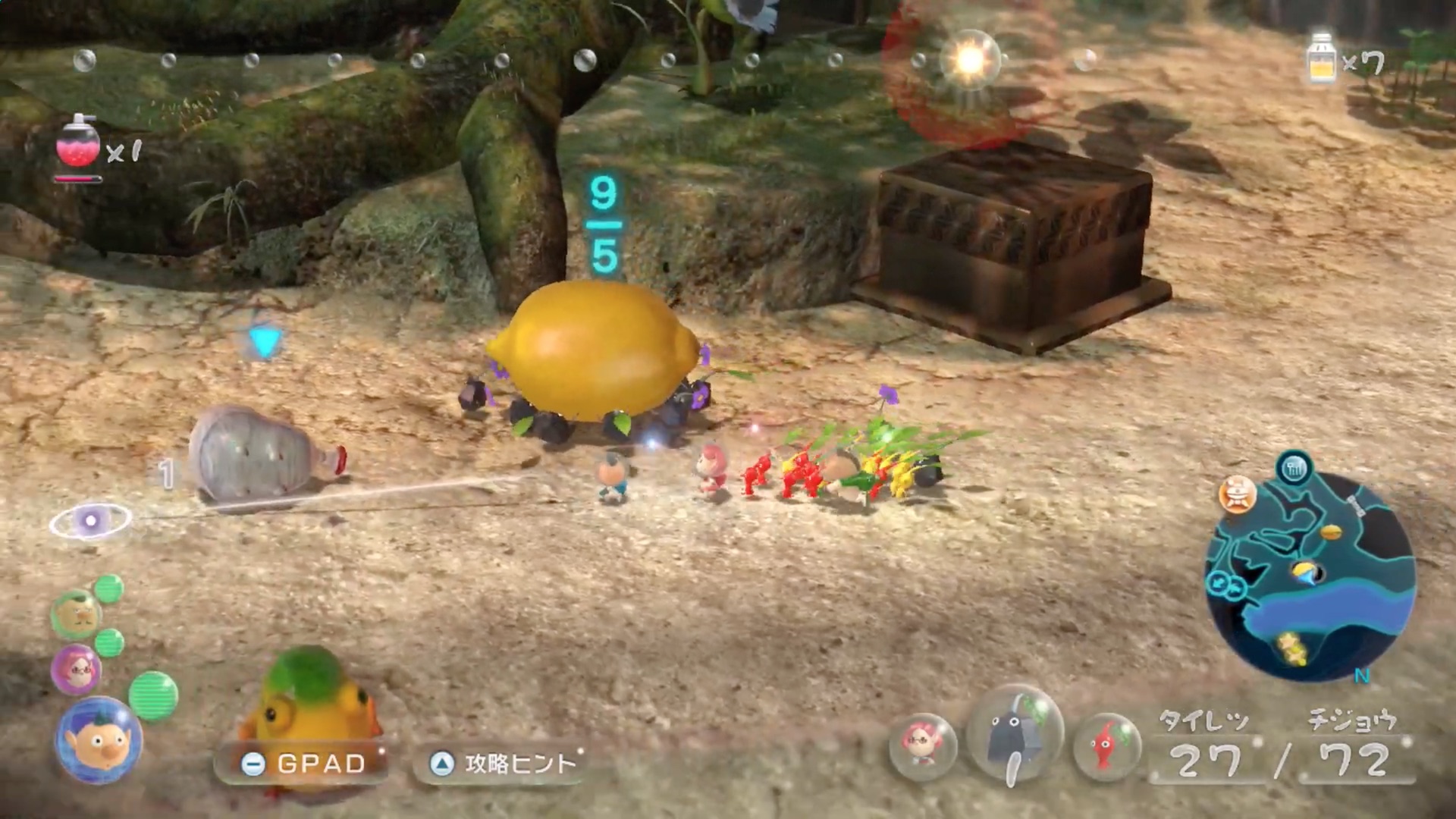Click the circular area minimap
Viewport: 1456px width, 819px height.
[1309, 576]
